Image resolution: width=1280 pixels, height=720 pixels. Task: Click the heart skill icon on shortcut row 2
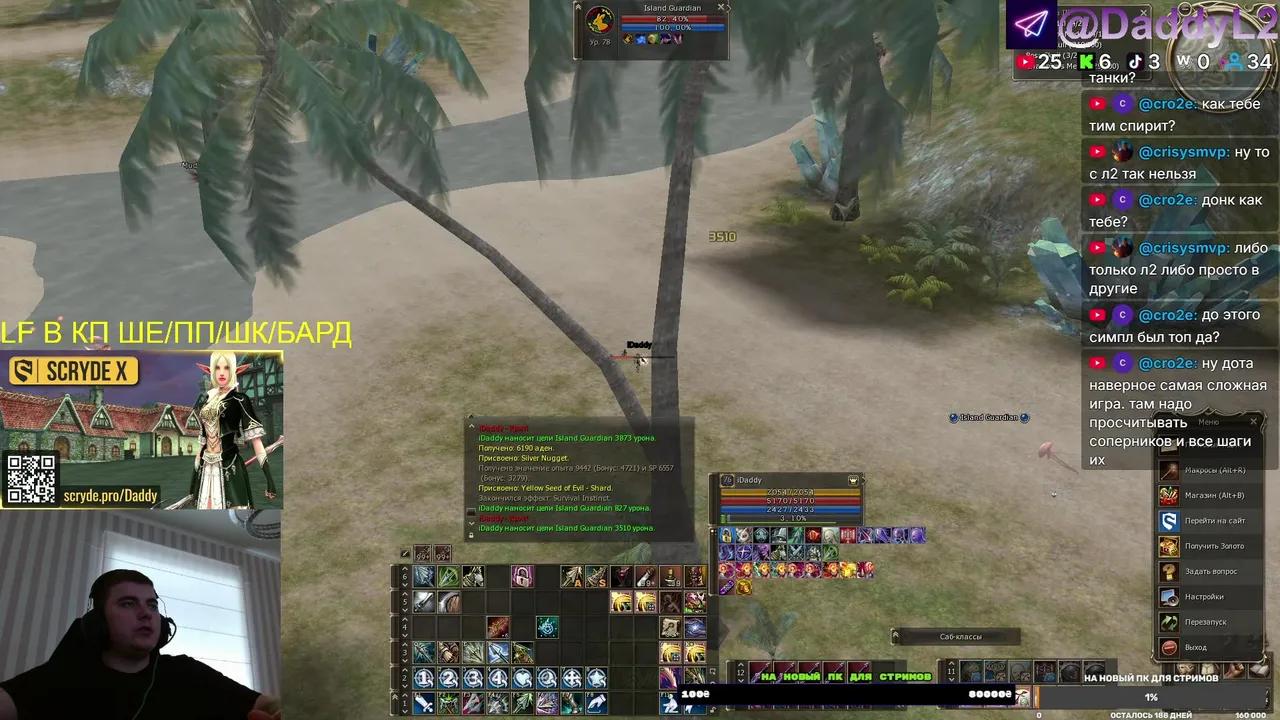(x=523, y=676)
